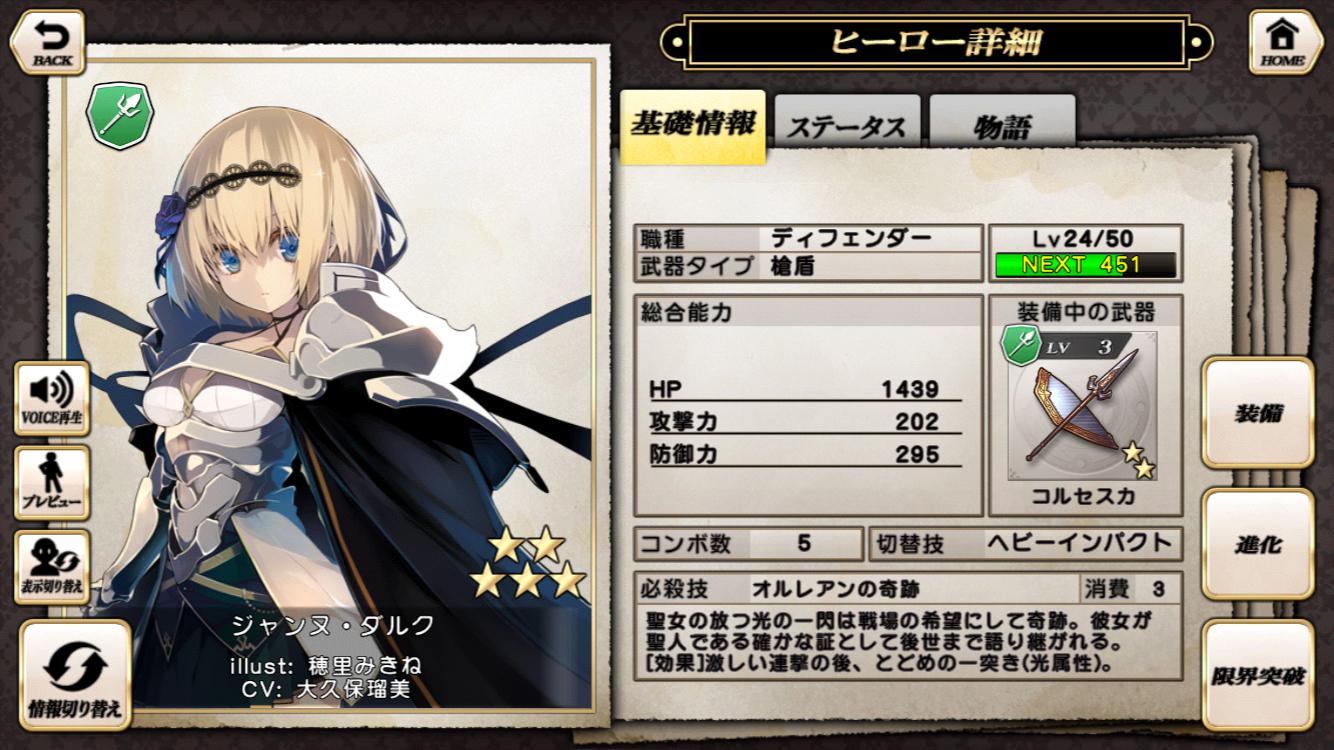Image resolution: width=1334 pixels, height=750 pixels.
Task: Toggle the 表示切り替え display button
Action: (52, 567)
